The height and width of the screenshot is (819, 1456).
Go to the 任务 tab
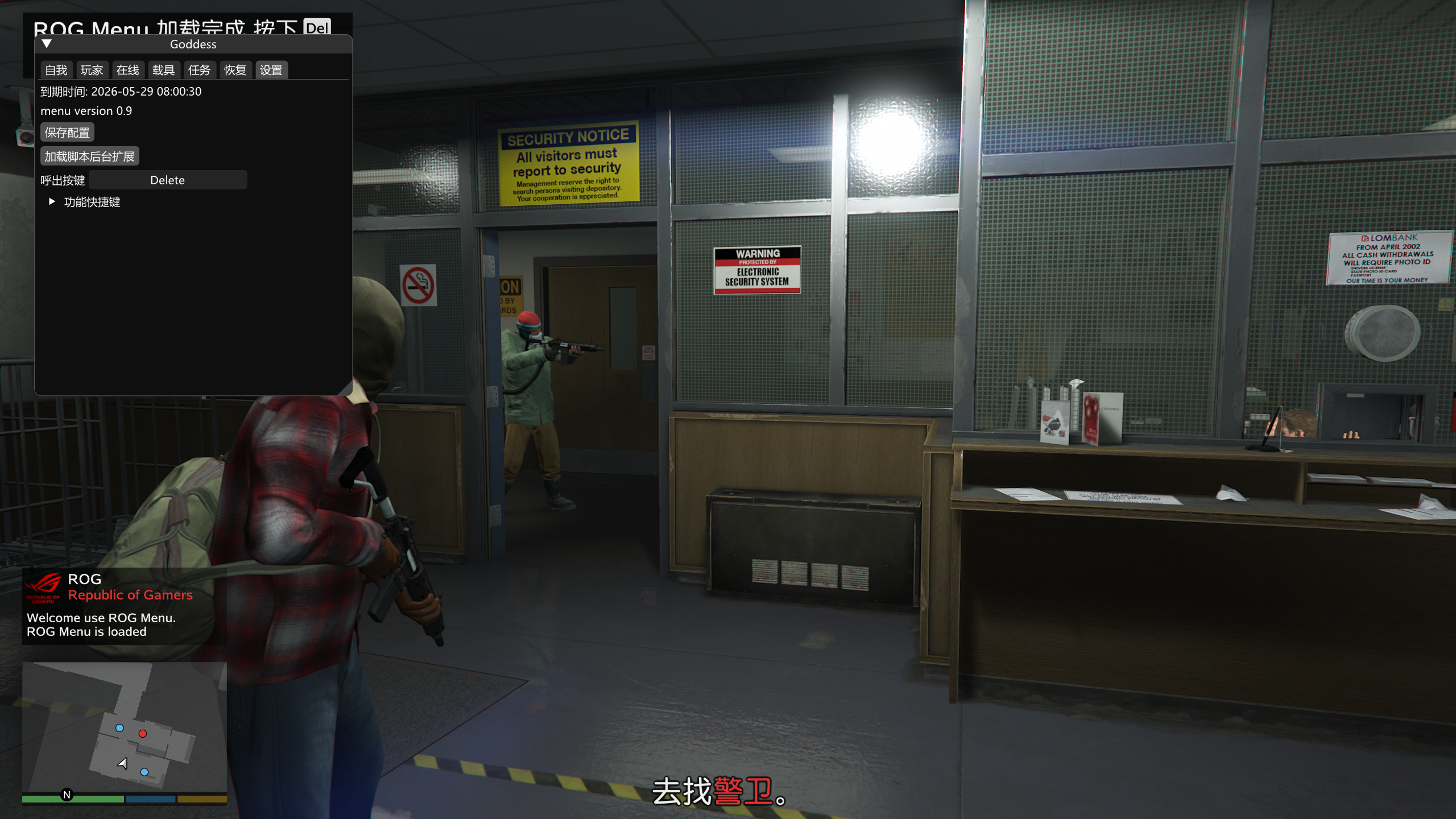point(199,70)
